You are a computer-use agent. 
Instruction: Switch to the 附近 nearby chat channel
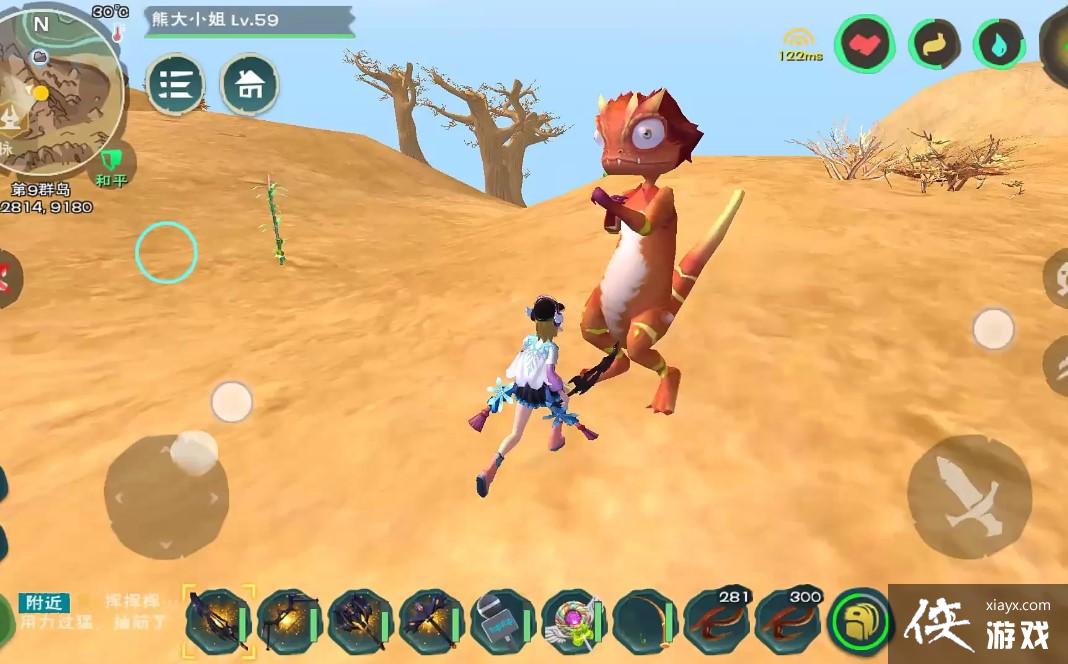tap(44, 602)
